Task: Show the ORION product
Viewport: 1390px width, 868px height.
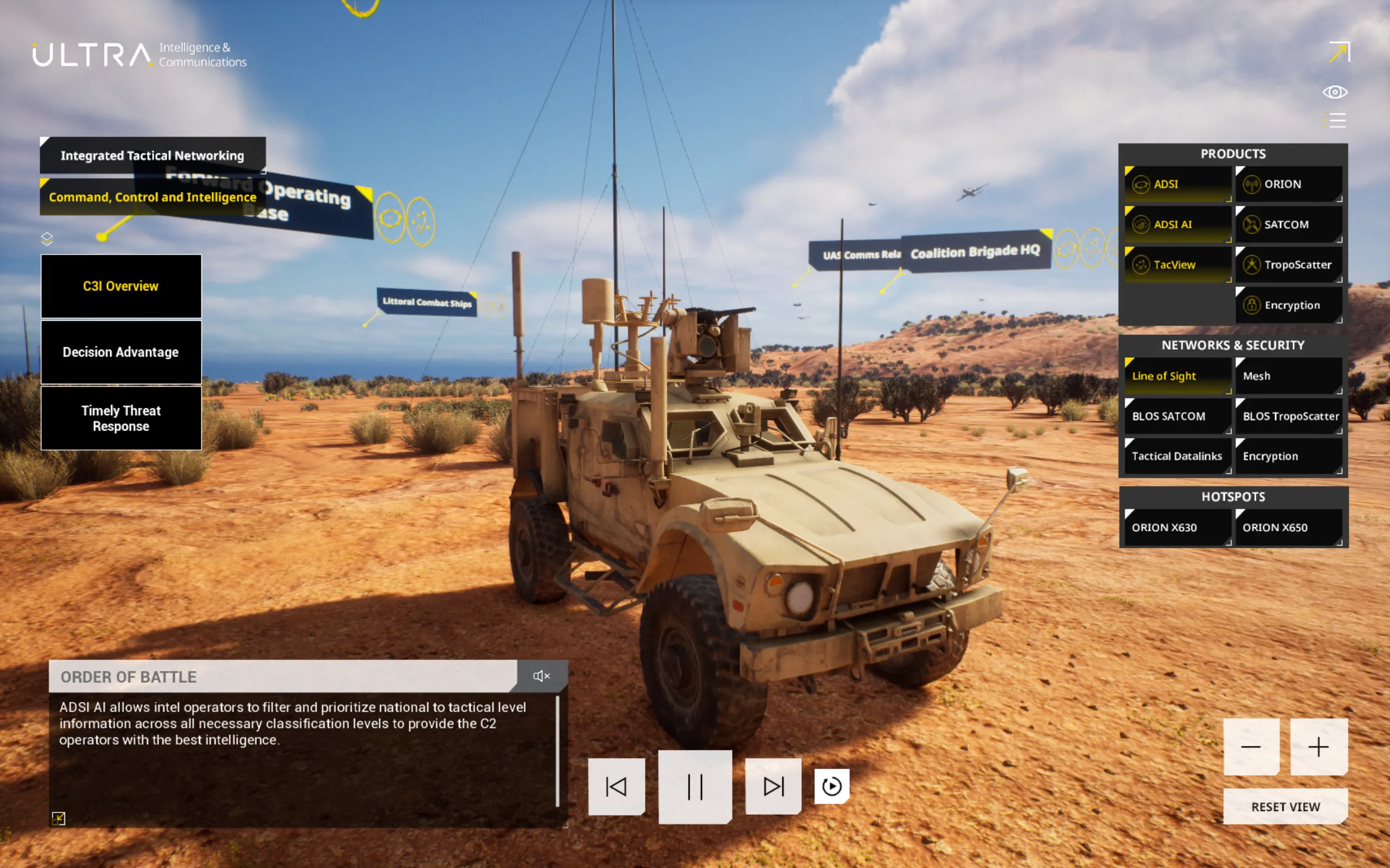Action: tap(1288, 184)
